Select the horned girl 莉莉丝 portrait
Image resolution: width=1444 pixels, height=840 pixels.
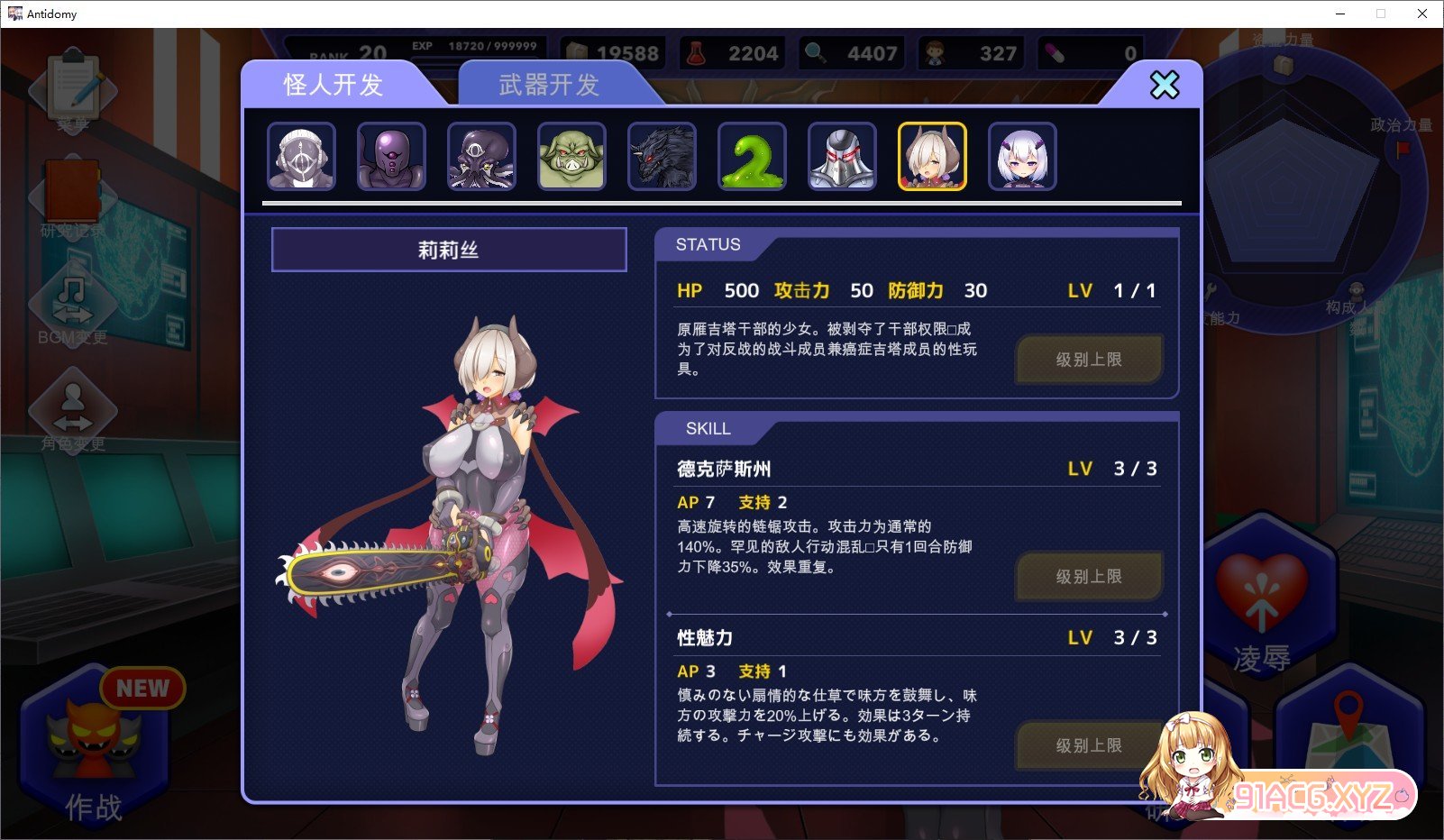[932, 157]
